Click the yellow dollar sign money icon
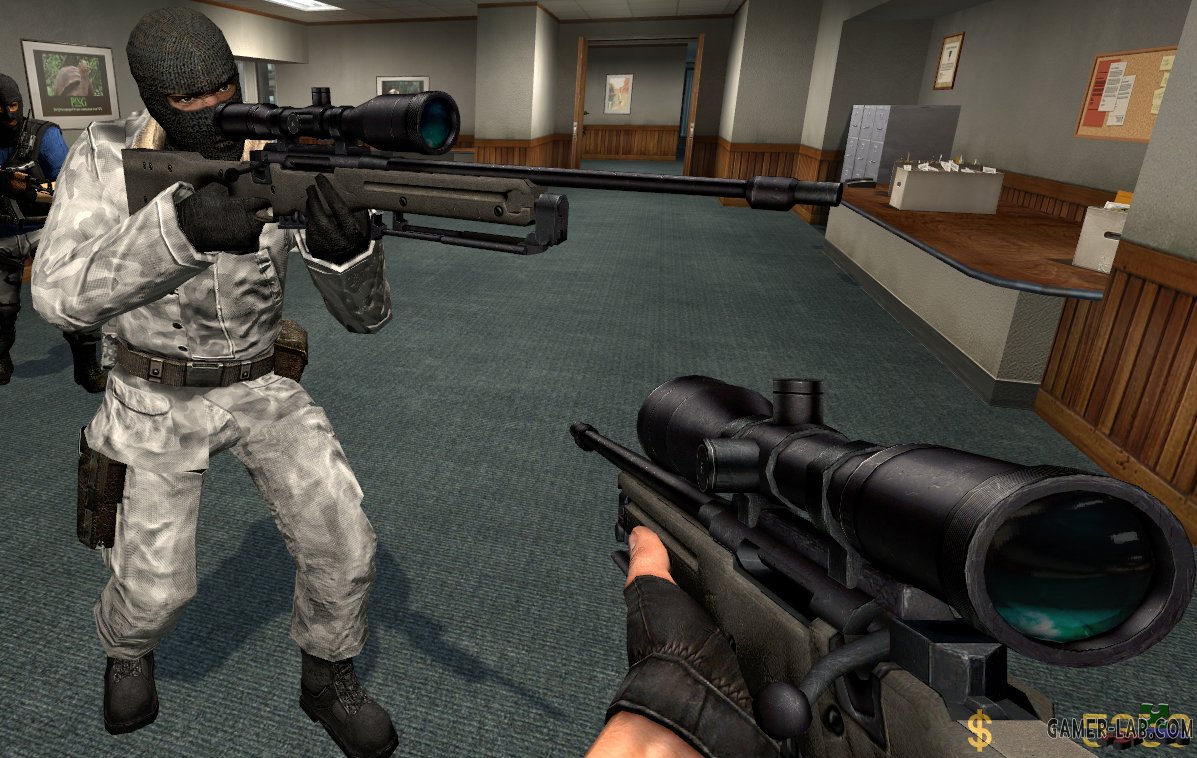 click(x=979, y=733)
